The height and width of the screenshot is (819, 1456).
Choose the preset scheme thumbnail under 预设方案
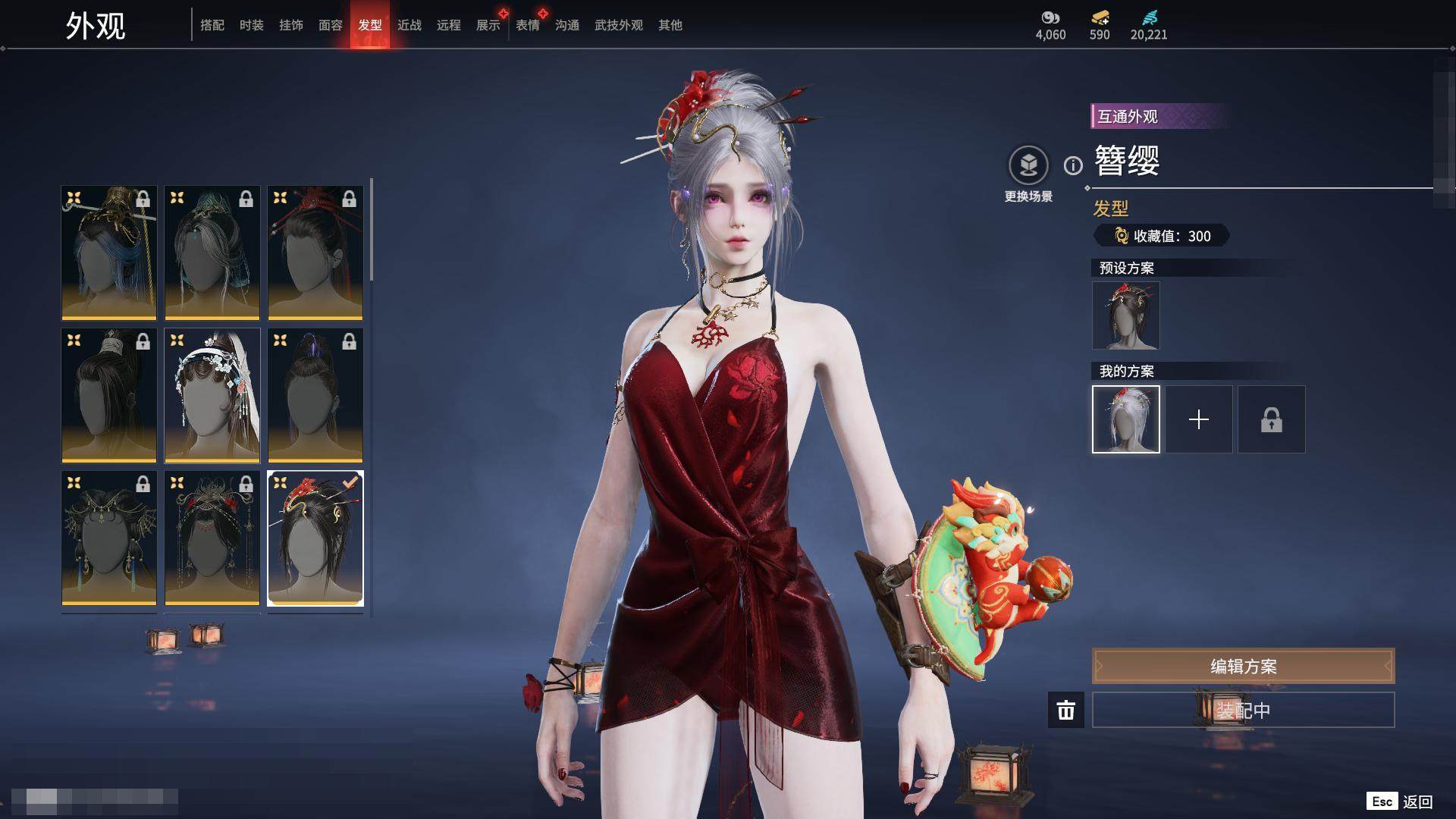(1125, 315)
